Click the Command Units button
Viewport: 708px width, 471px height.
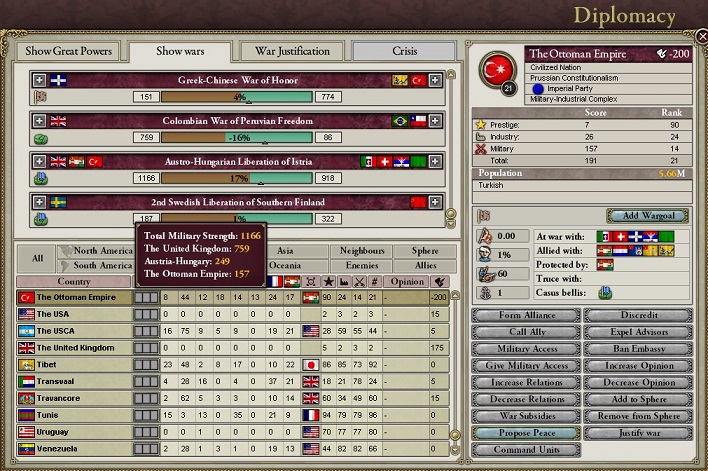[526, 451]
